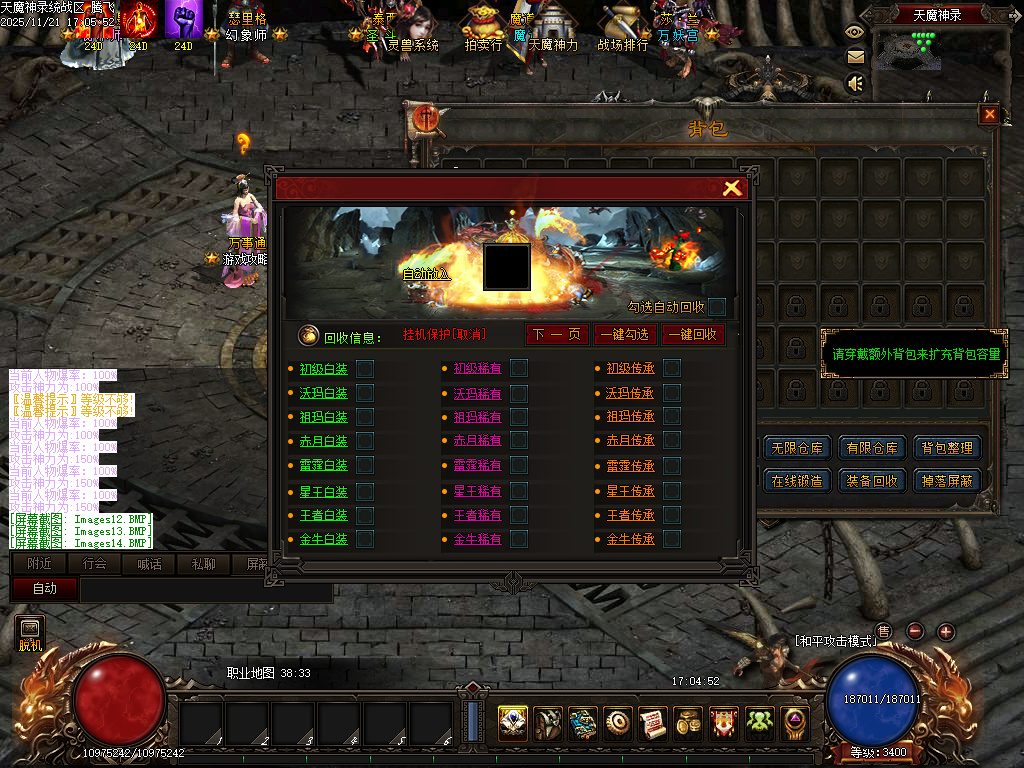This screenshot has width=1024, height=768.
Task: Go to the next page (下一页)
Action: [x=557, y=334]
